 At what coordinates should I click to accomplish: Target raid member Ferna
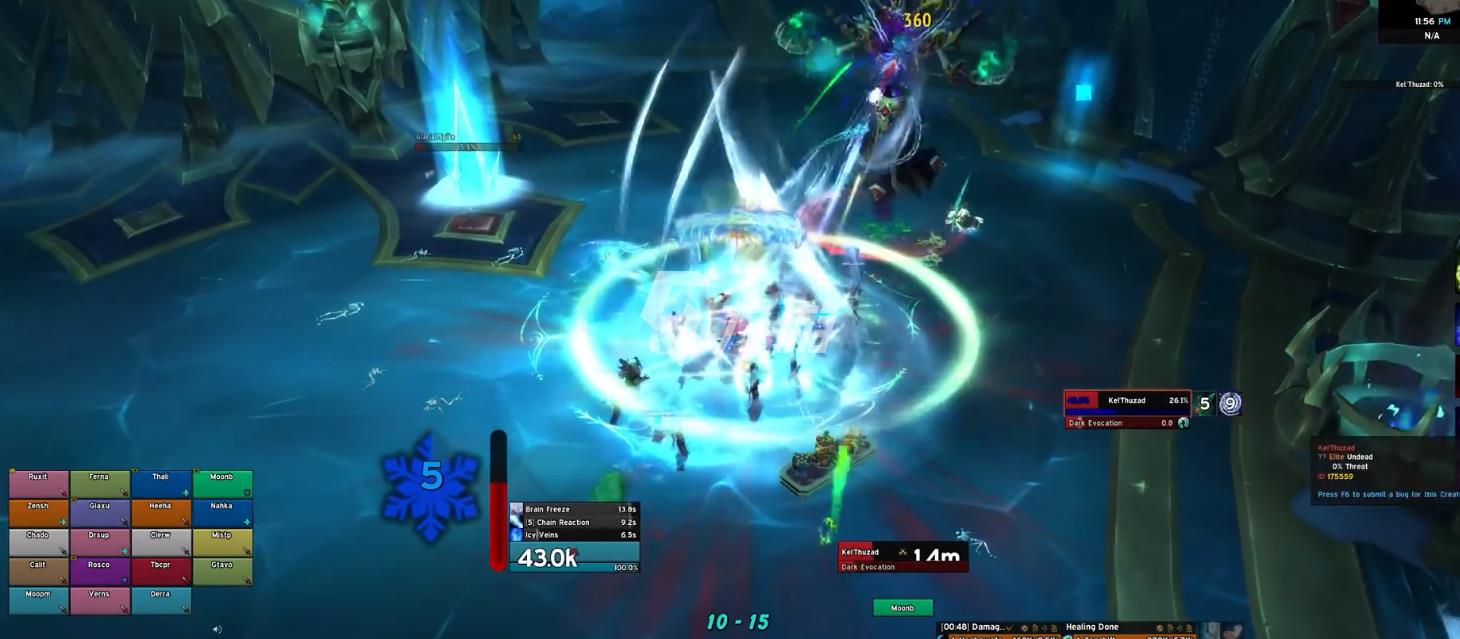(100, 484)
